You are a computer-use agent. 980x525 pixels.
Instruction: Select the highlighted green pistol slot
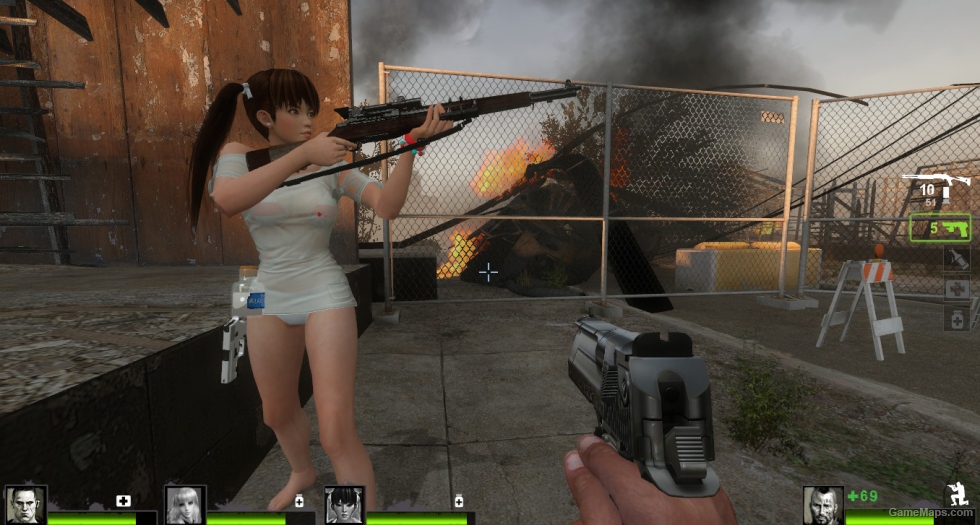940,228
